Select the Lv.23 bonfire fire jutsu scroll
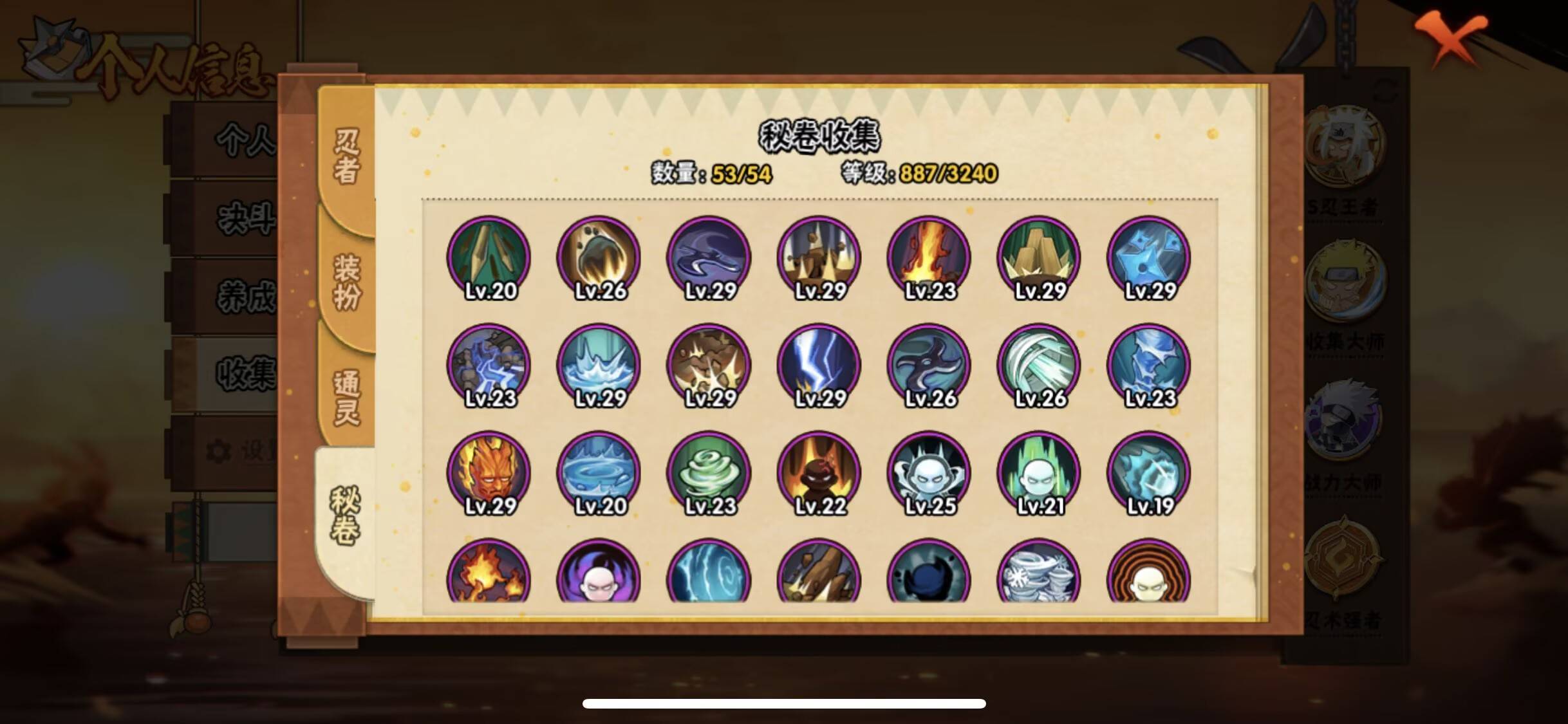This screenshot has height=724, width=1568. coord(927,257)
